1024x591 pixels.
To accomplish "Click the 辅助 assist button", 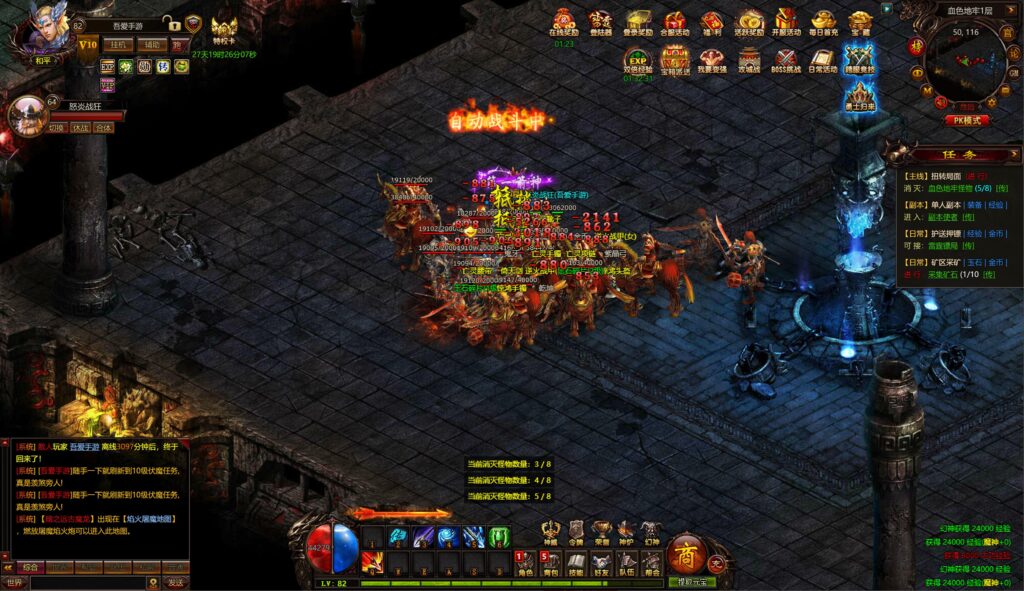I will pos(151,45).
